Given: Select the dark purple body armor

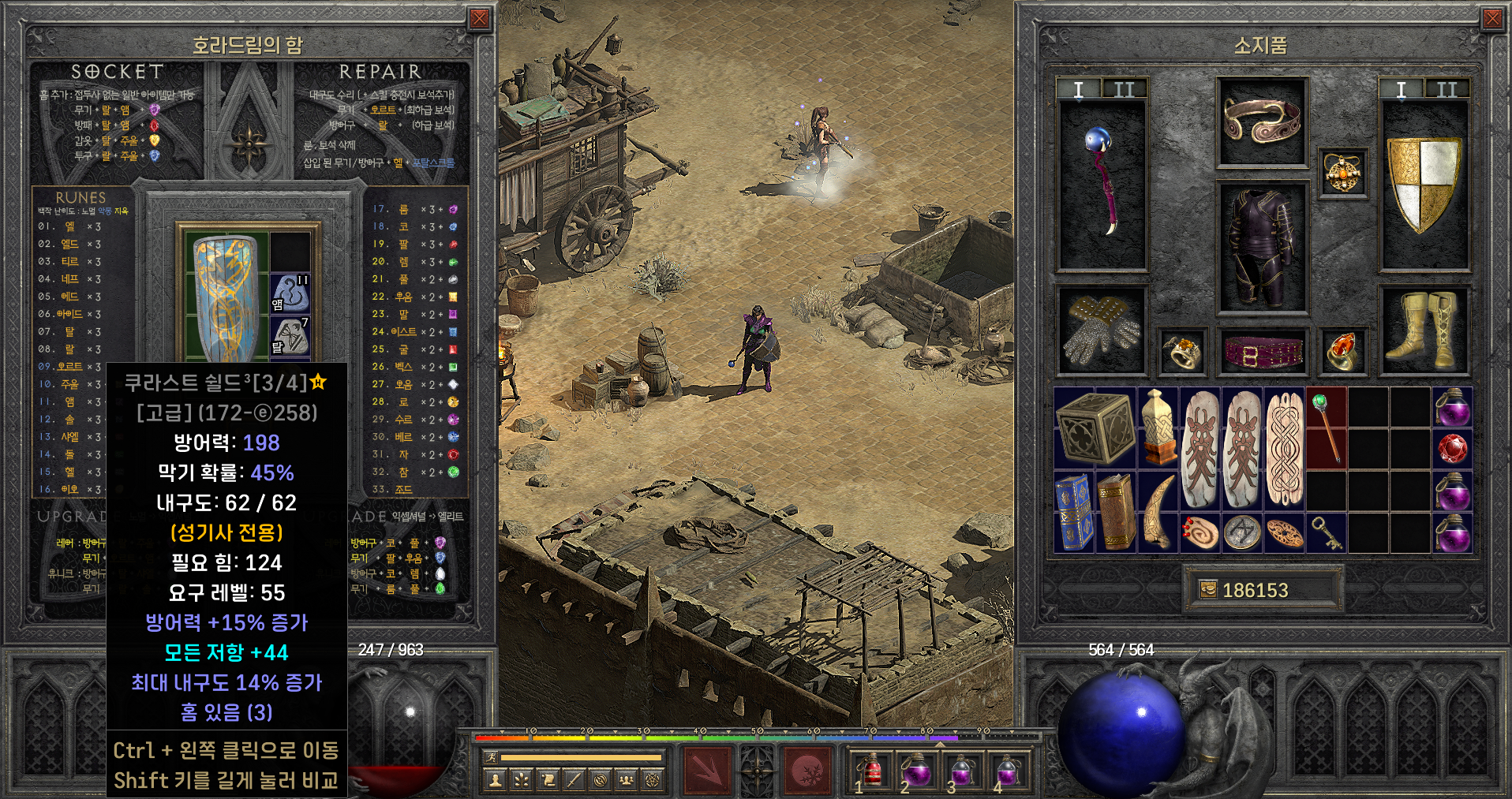Looking at the screenshot, I should pos(1262,248).
